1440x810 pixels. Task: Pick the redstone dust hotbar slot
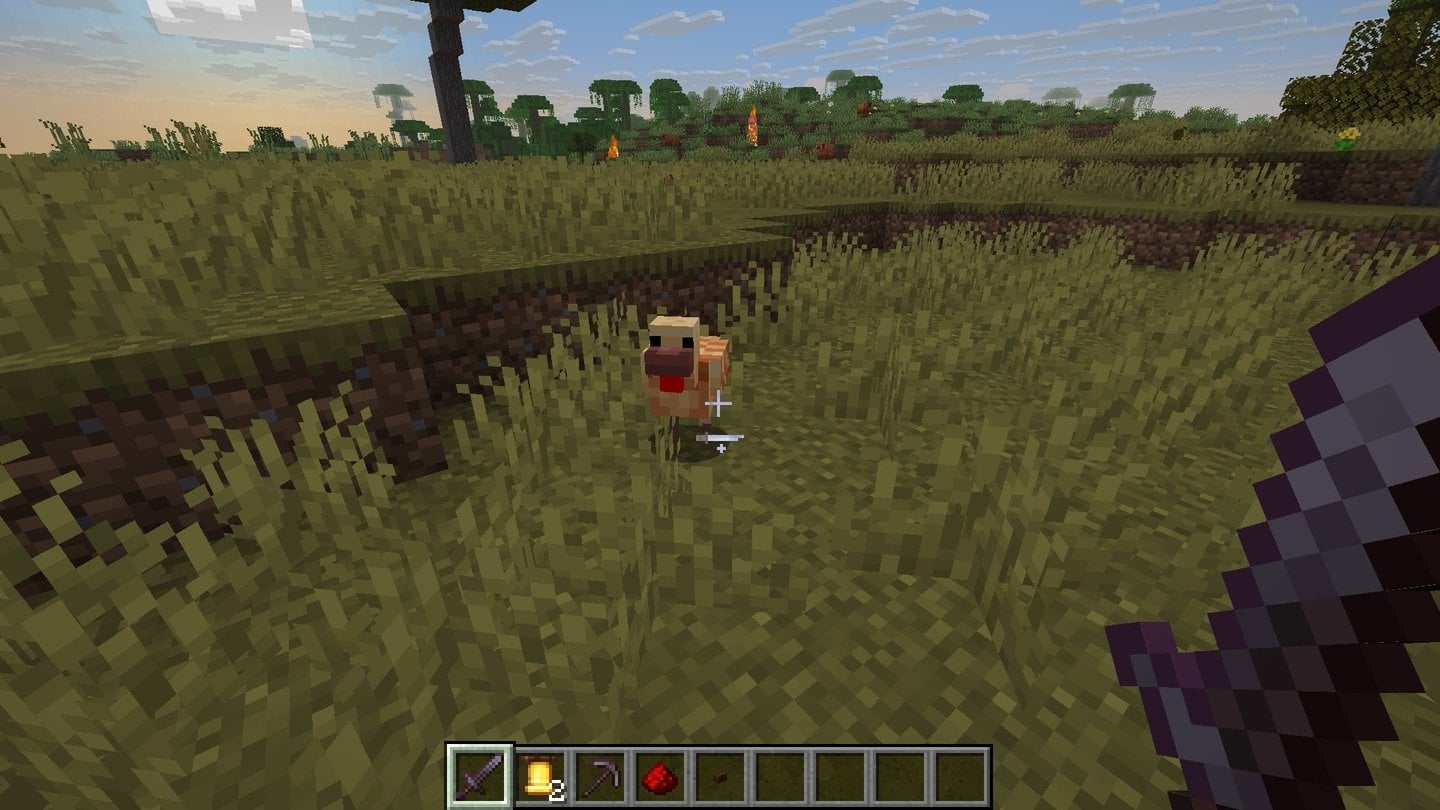[x=660, y=775]
